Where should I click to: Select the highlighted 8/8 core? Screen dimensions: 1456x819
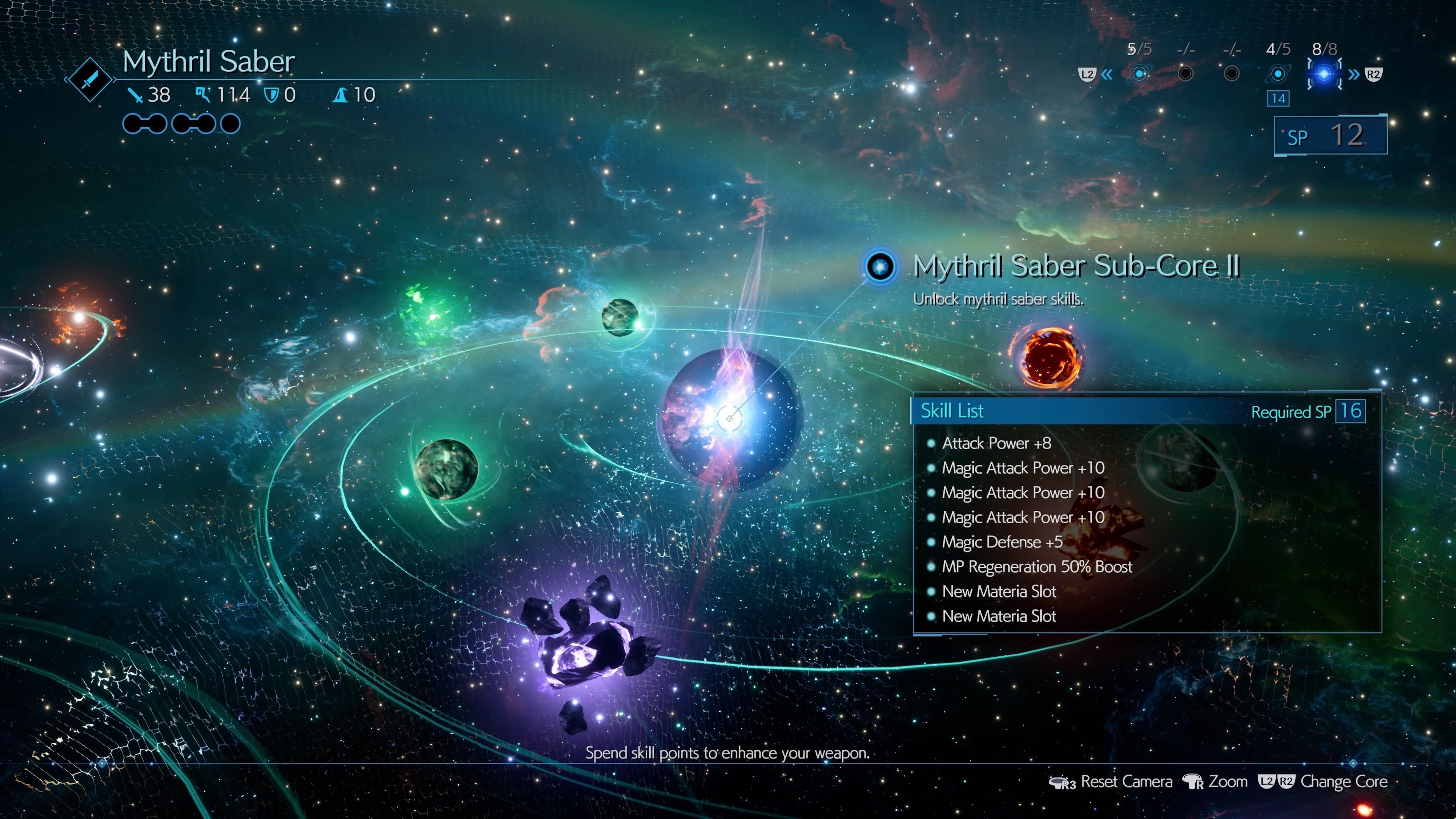click(x=1324, y=74)
